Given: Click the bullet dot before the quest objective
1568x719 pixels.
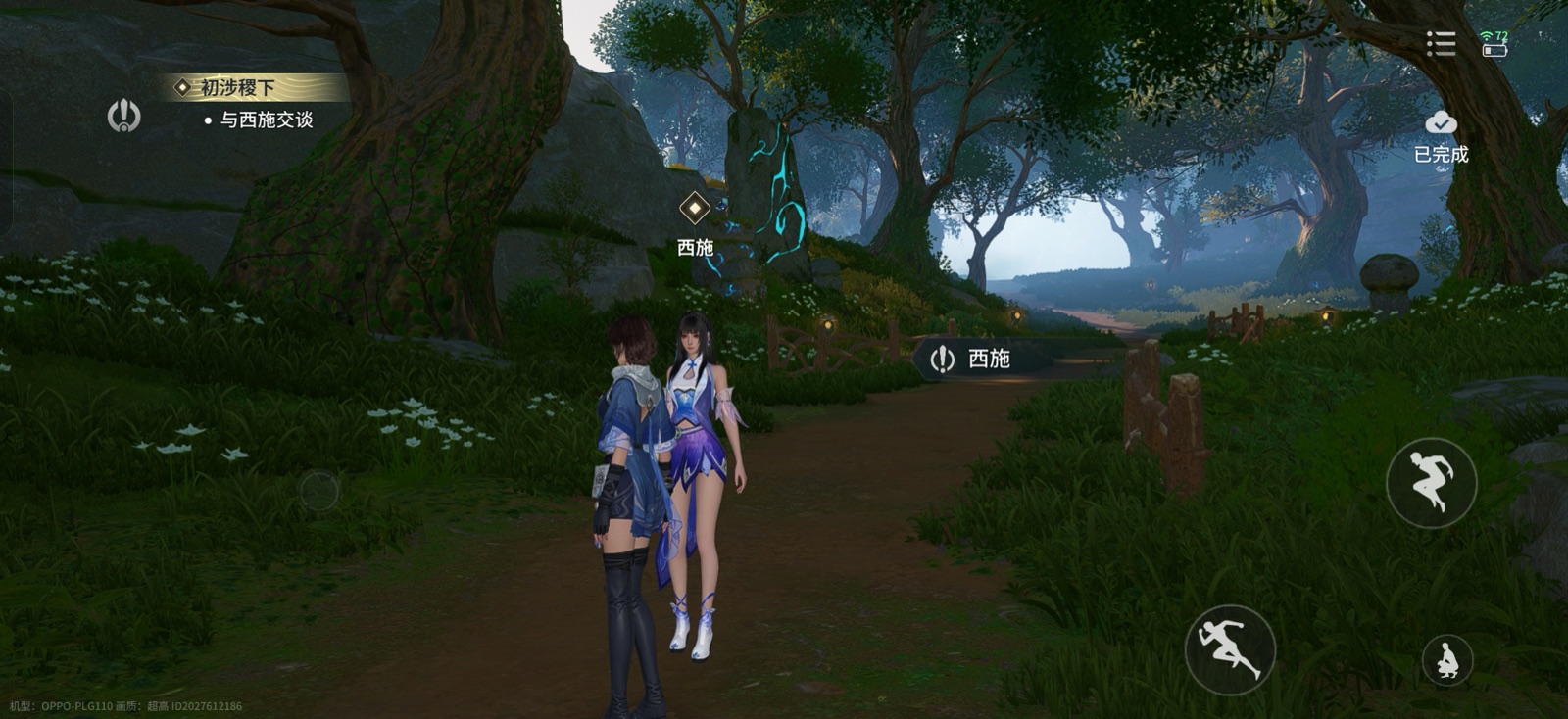Looking at the screenshot, I should (206, 120).
